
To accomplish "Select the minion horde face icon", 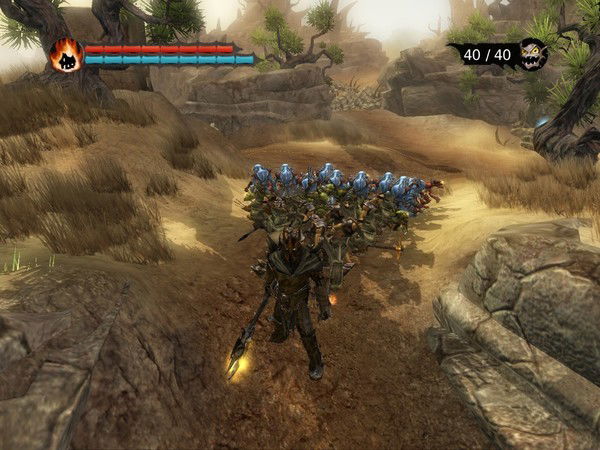I will tap(532, 54).
